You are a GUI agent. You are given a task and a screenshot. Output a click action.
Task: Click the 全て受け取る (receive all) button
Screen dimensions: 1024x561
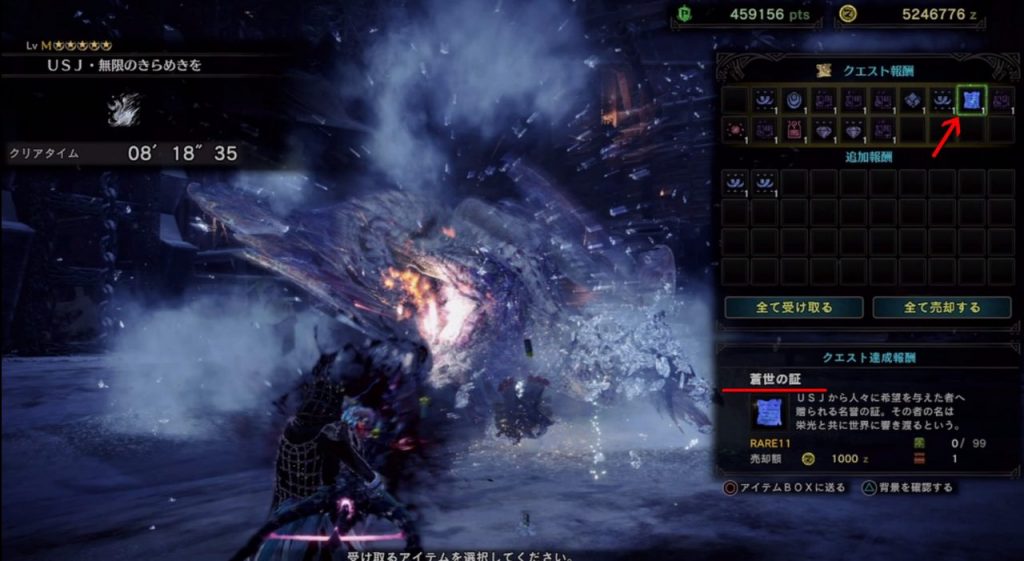(793, 307)
